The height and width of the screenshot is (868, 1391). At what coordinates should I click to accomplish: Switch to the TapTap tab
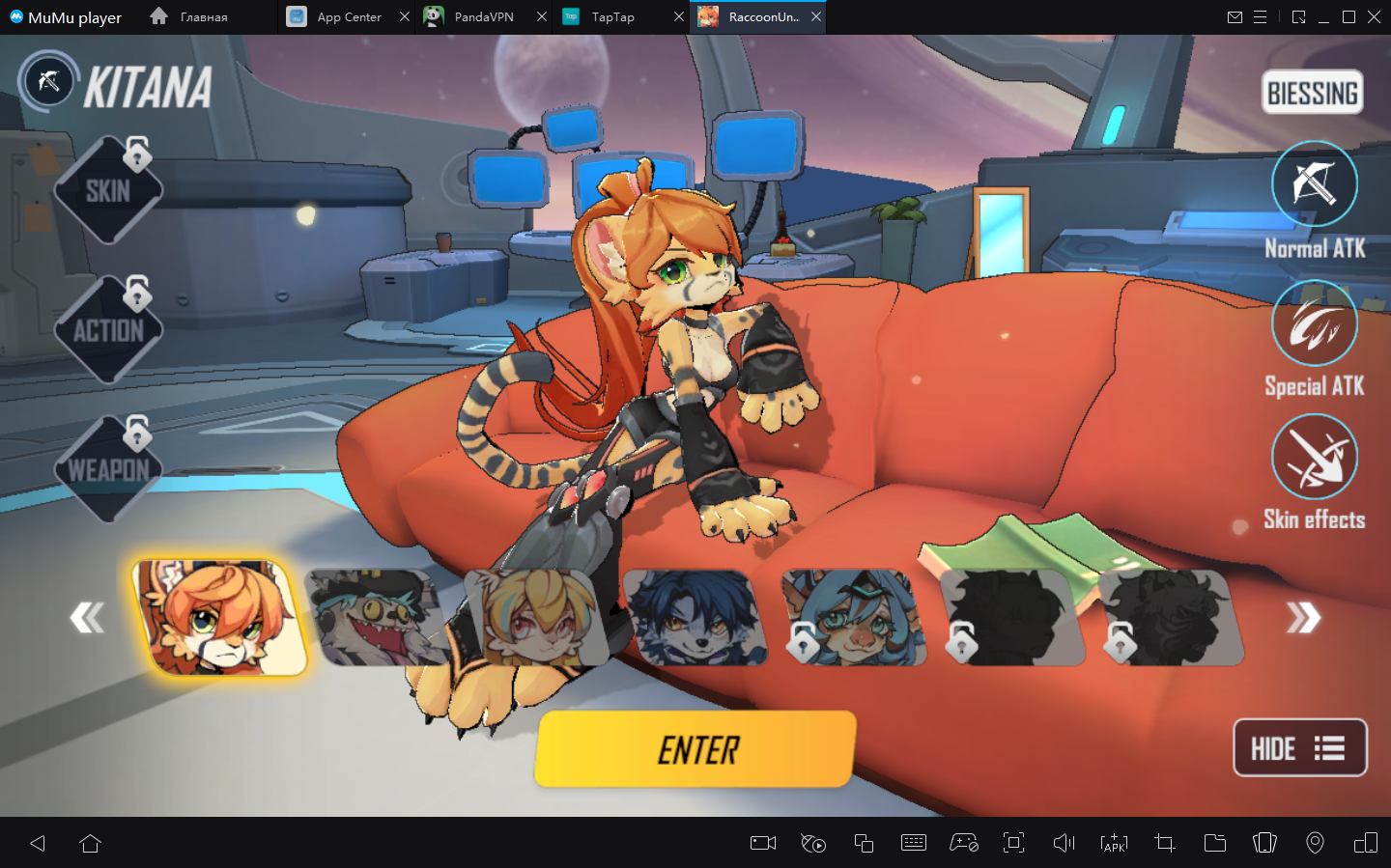coord(612,17)
